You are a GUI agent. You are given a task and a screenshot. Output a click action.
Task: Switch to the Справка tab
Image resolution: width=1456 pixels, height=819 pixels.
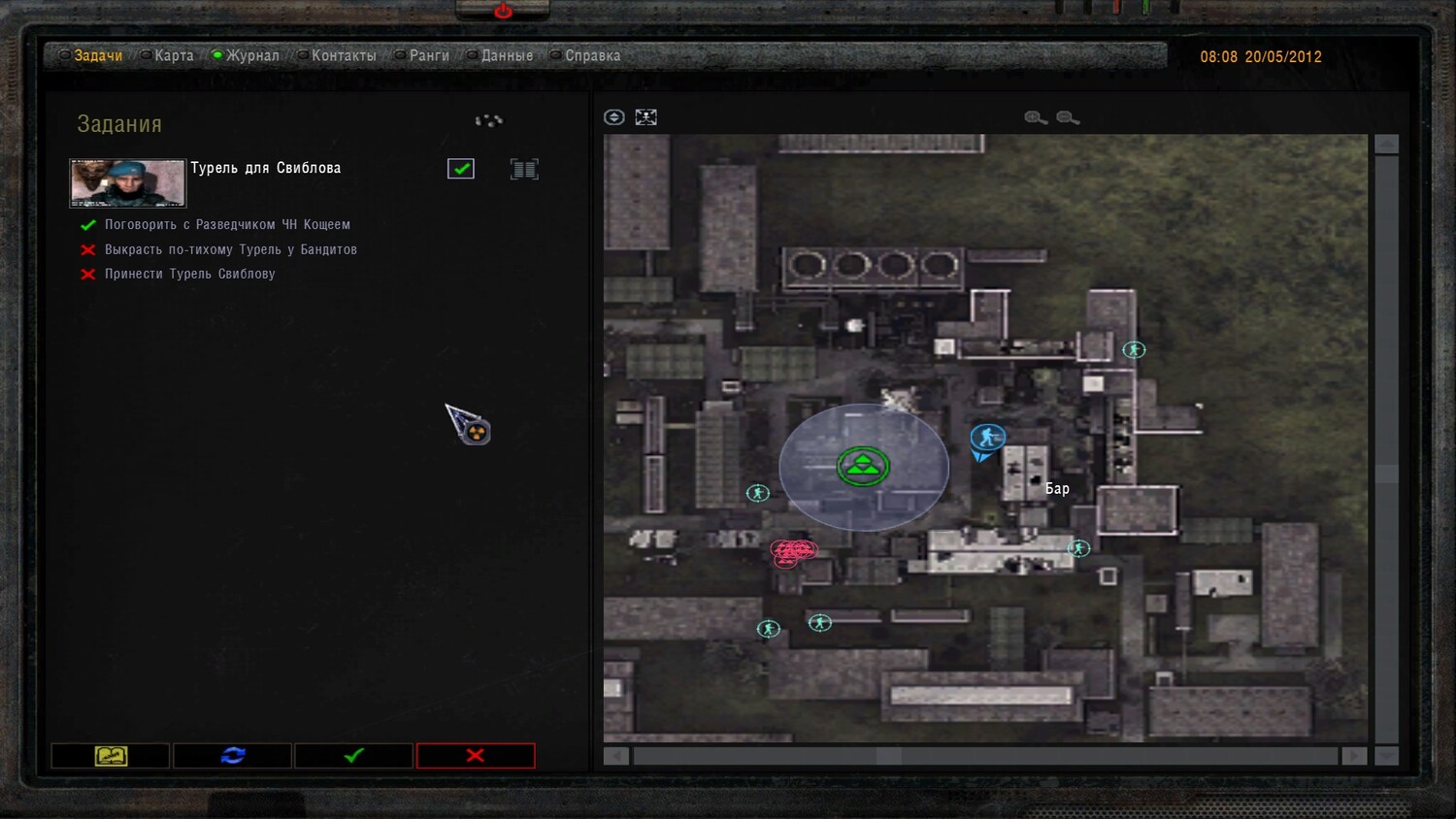(591, 56)
